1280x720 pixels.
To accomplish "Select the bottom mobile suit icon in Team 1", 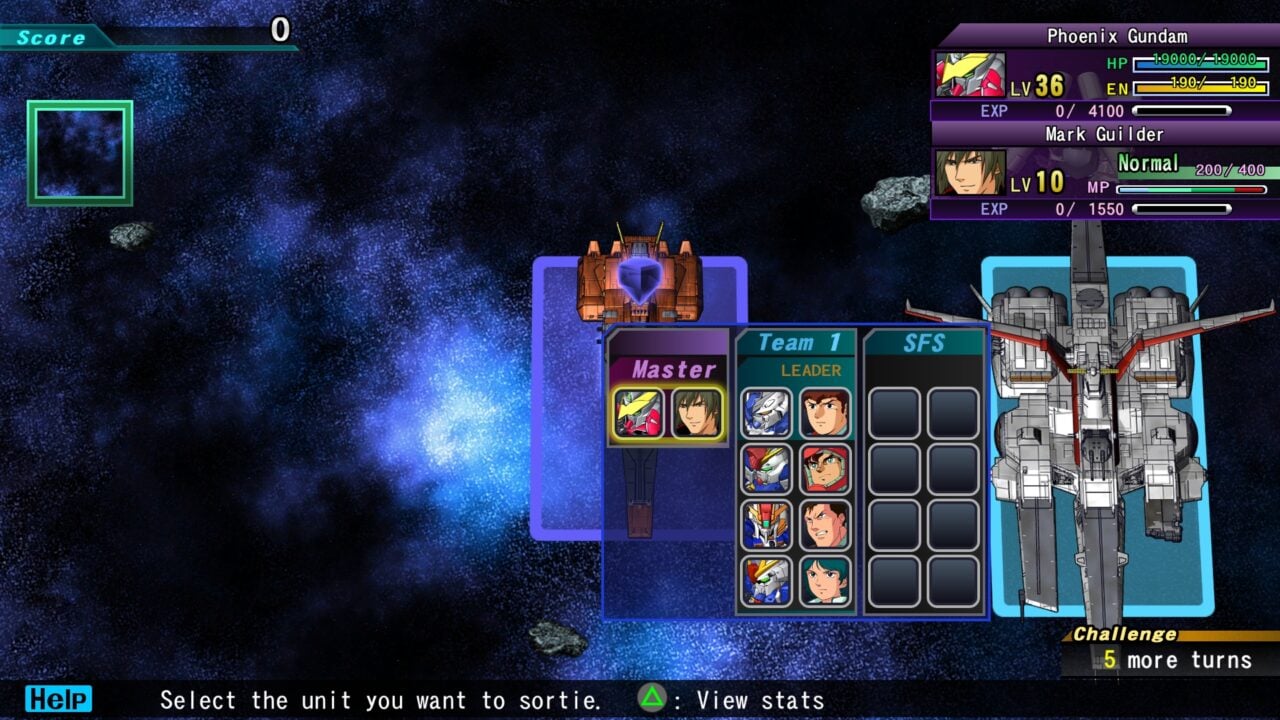I will [766, 580].
